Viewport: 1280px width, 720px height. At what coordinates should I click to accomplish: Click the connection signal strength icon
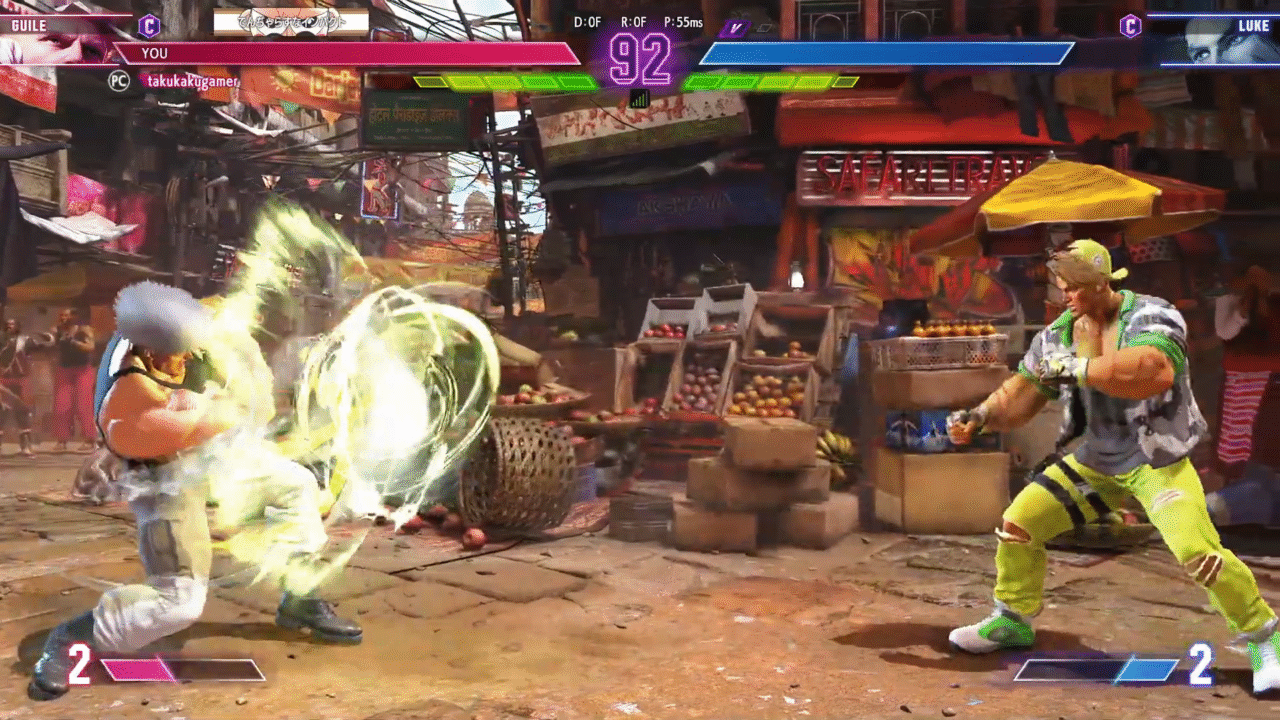click(x=639, y=98)
